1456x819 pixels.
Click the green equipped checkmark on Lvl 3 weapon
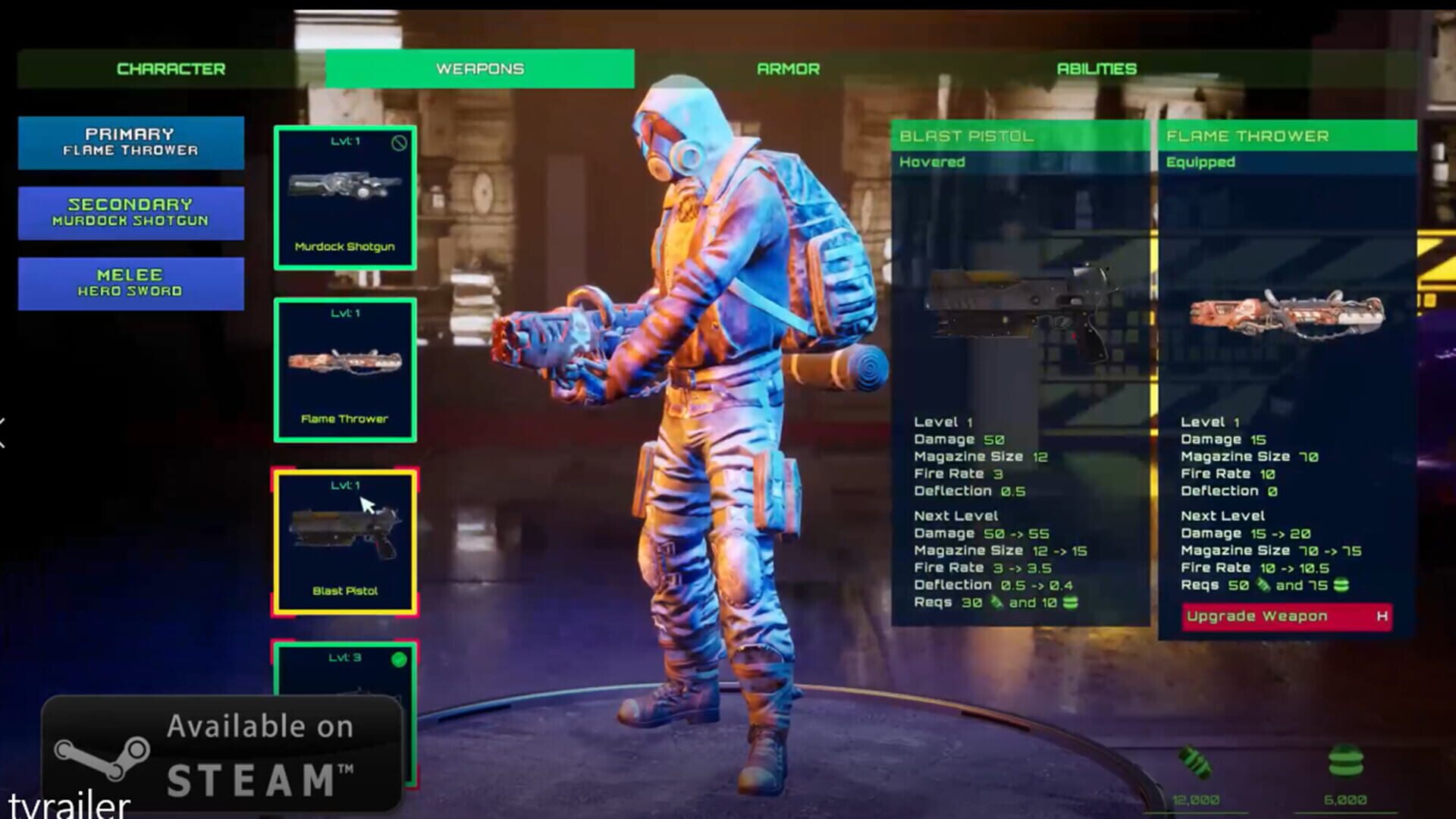(x=400, y=661)
